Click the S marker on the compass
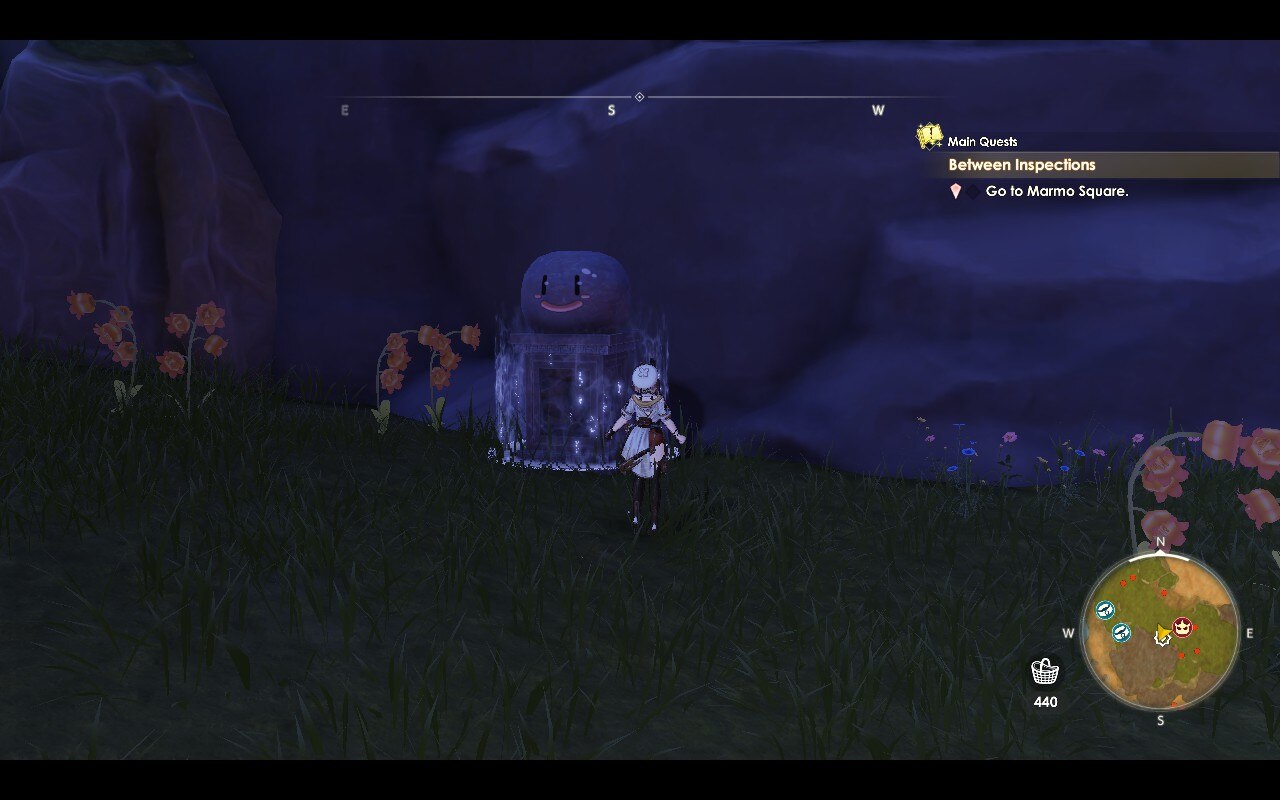 611,110
